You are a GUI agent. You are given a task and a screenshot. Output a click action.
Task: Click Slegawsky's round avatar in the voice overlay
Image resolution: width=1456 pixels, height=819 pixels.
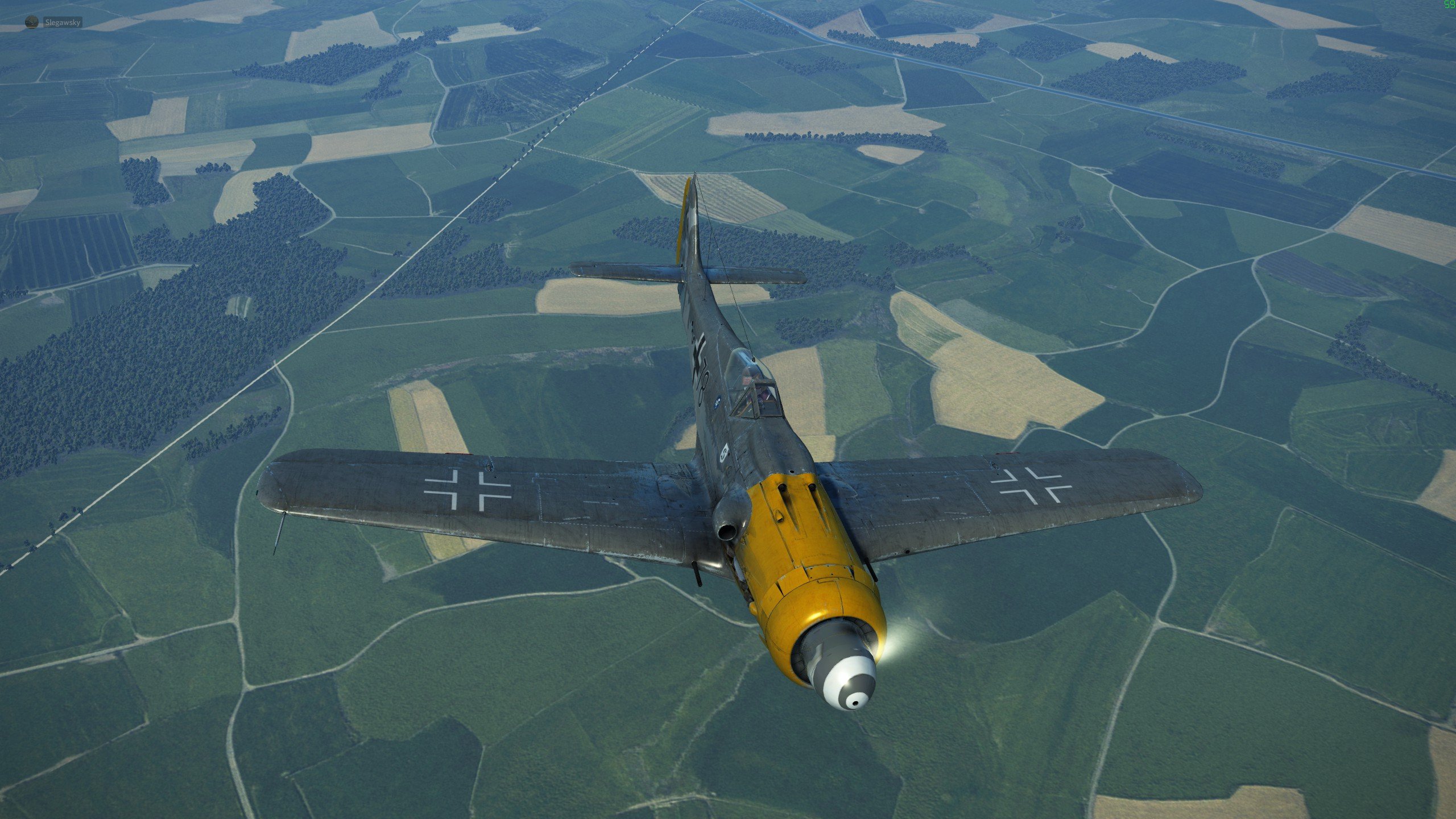click(x=32, y=23)
